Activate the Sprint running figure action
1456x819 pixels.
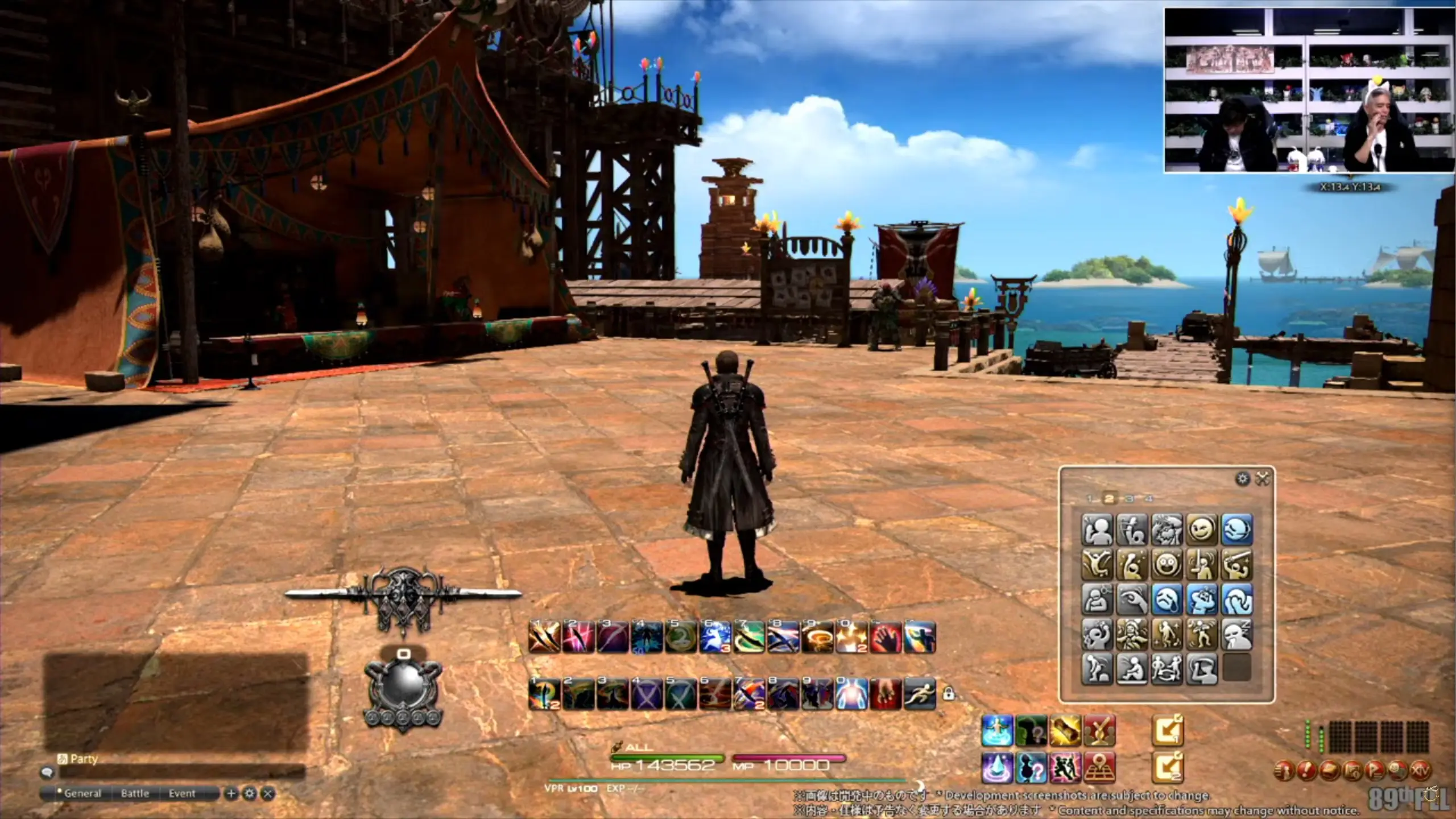pos(920,694)
